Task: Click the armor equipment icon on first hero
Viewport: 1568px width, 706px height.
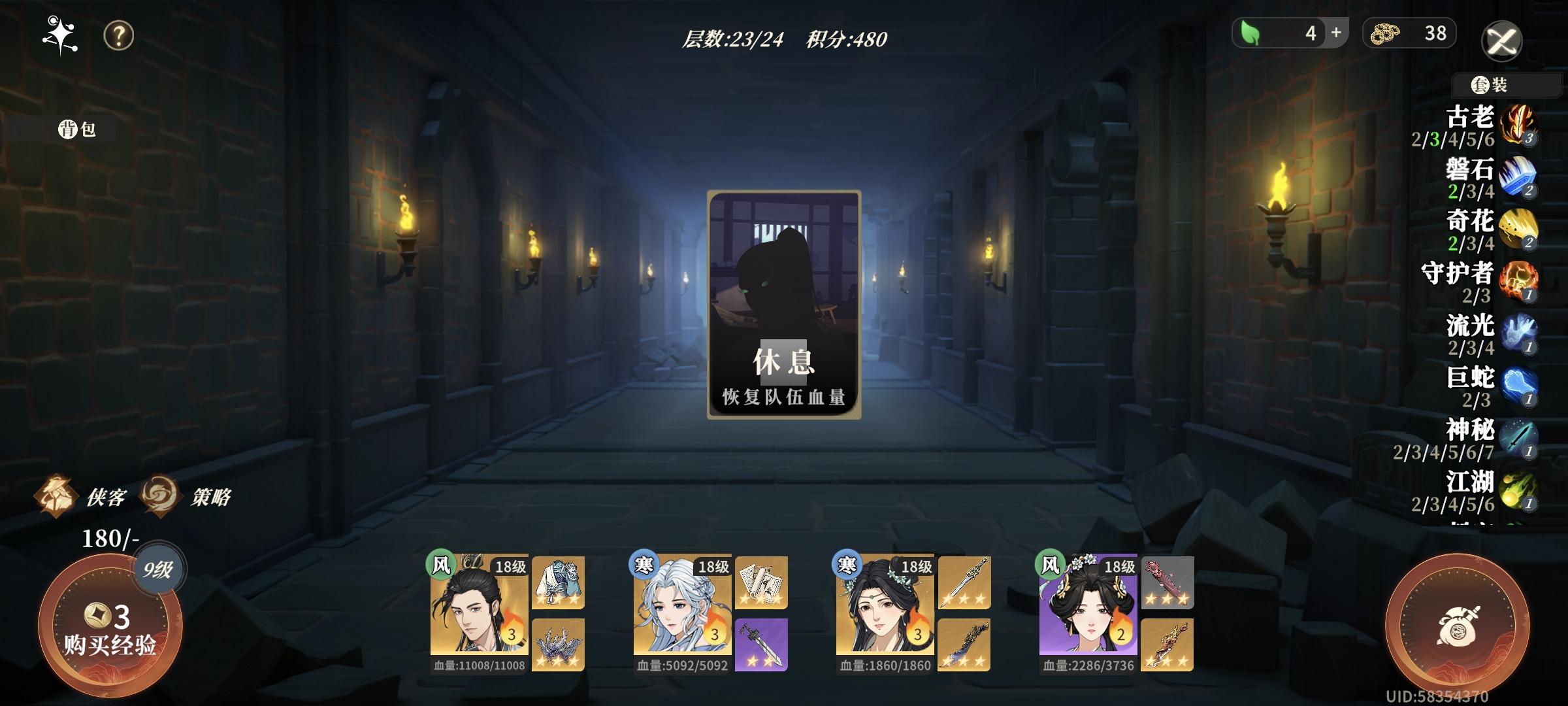Action: 557,580
